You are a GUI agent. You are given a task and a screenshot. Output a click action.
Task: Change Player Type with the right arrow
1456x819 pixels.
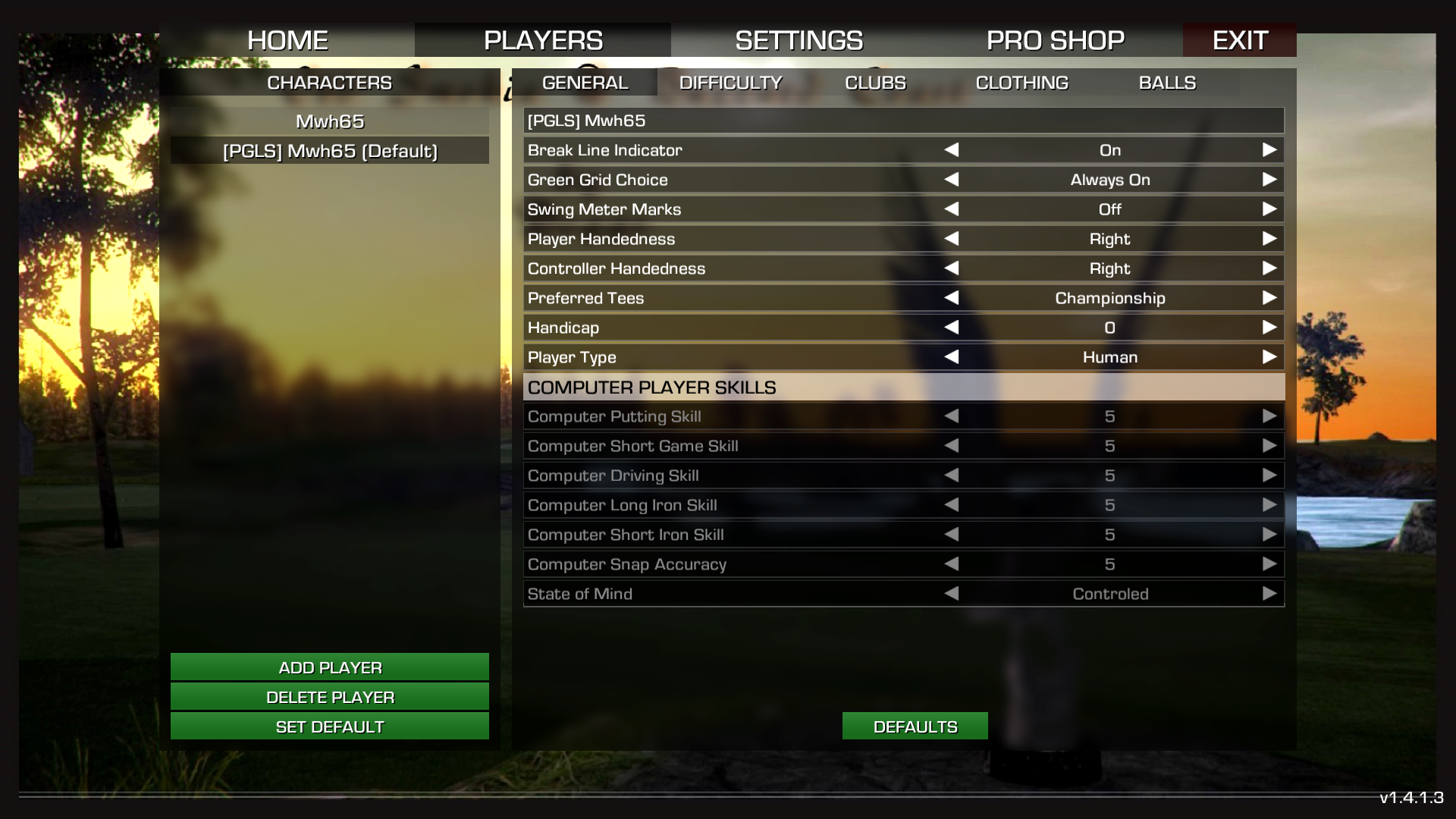[x=1269, y=357]
